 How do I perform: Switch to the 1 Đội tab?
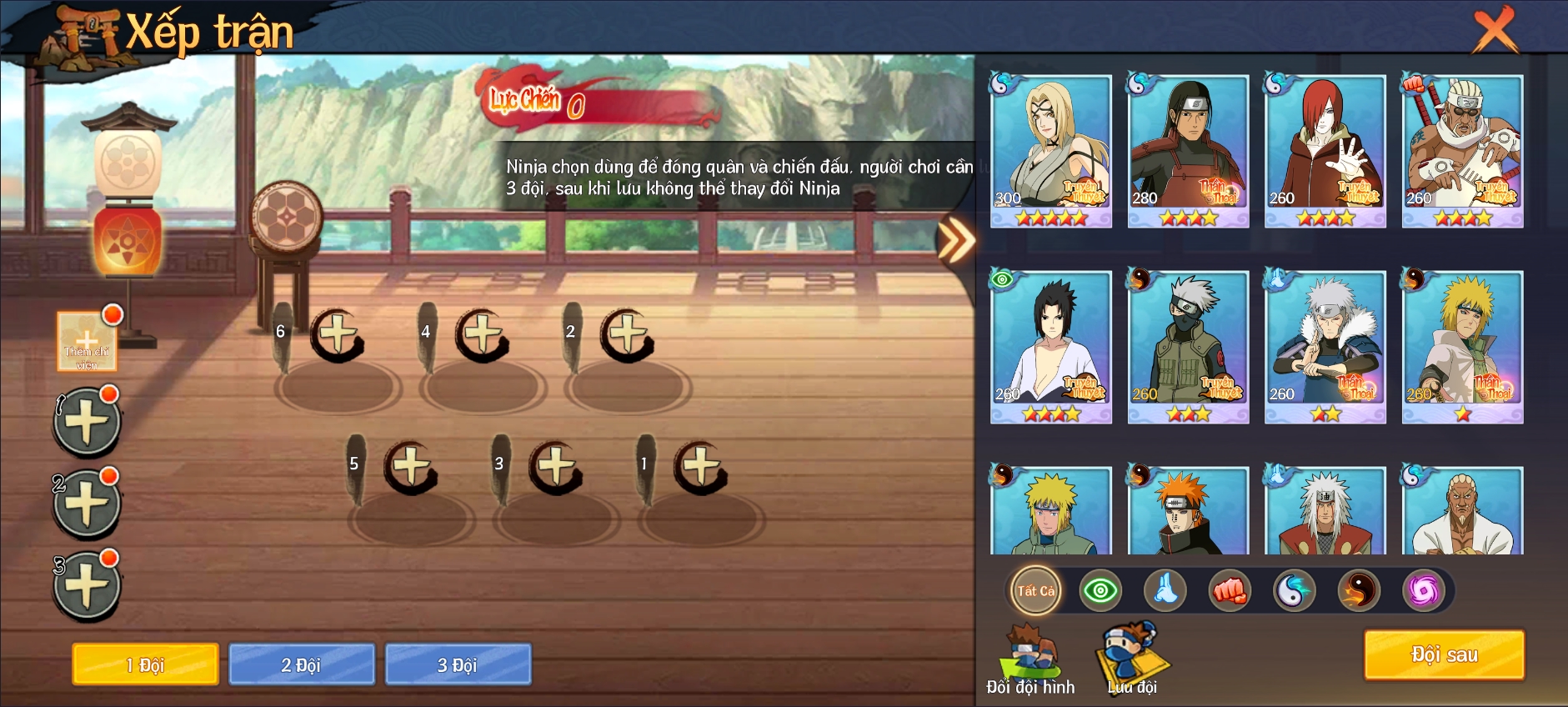[x=145, y=664]
